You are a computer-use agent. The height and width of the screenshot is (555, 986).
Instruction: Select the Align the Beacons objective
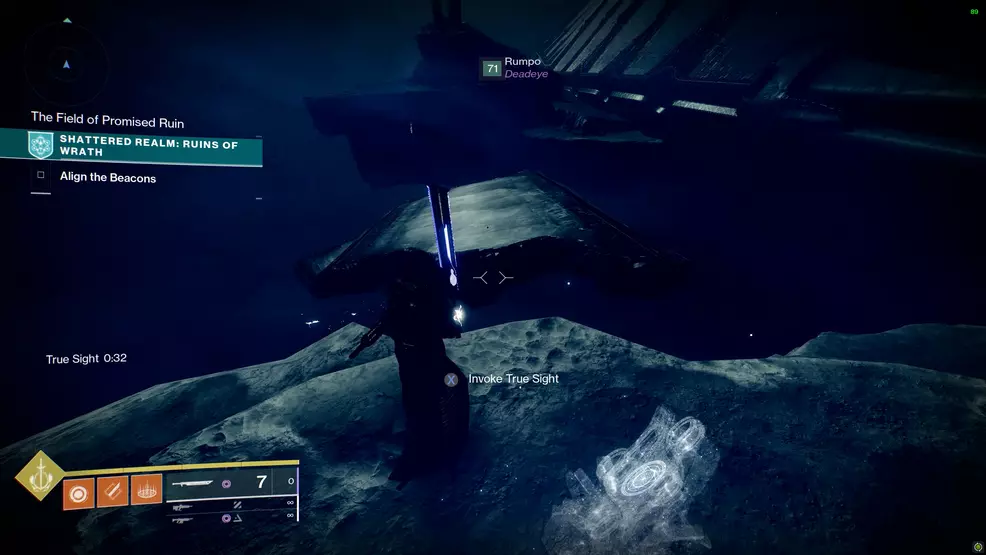coord(107,178)
